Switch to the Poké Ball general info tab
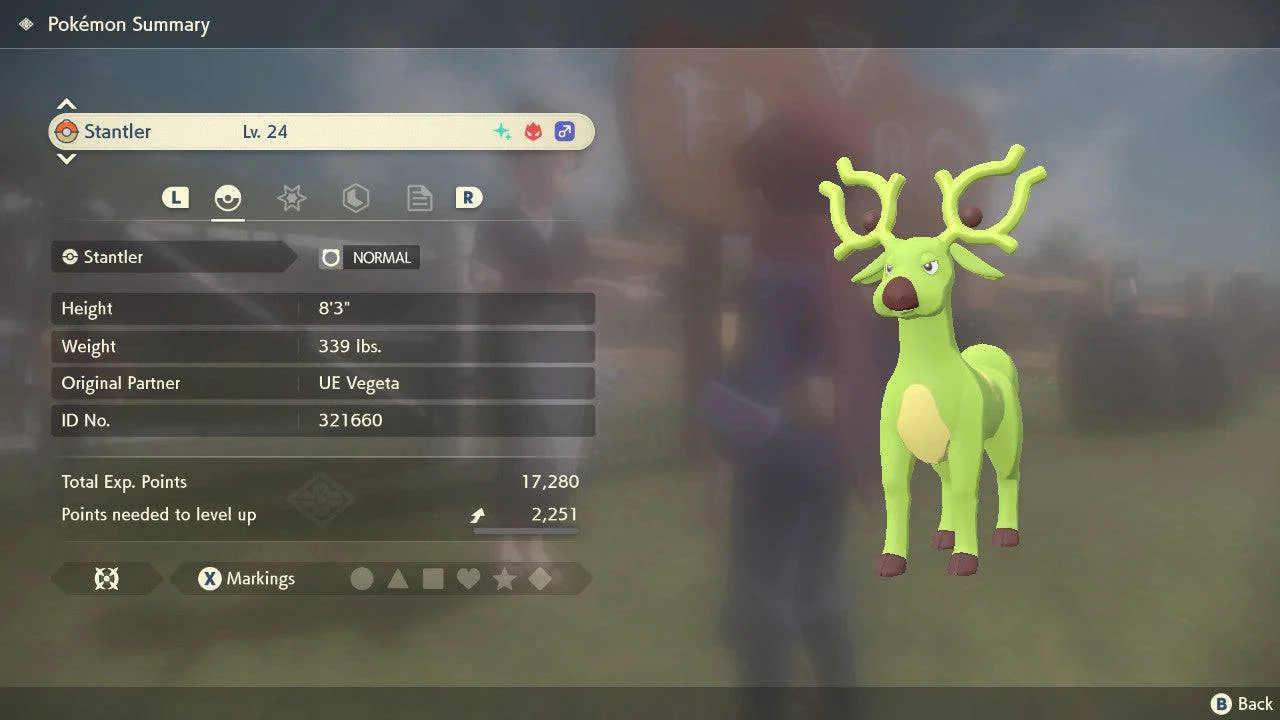This screenshot has width=1280, height=720. click(x=228, y=198)
